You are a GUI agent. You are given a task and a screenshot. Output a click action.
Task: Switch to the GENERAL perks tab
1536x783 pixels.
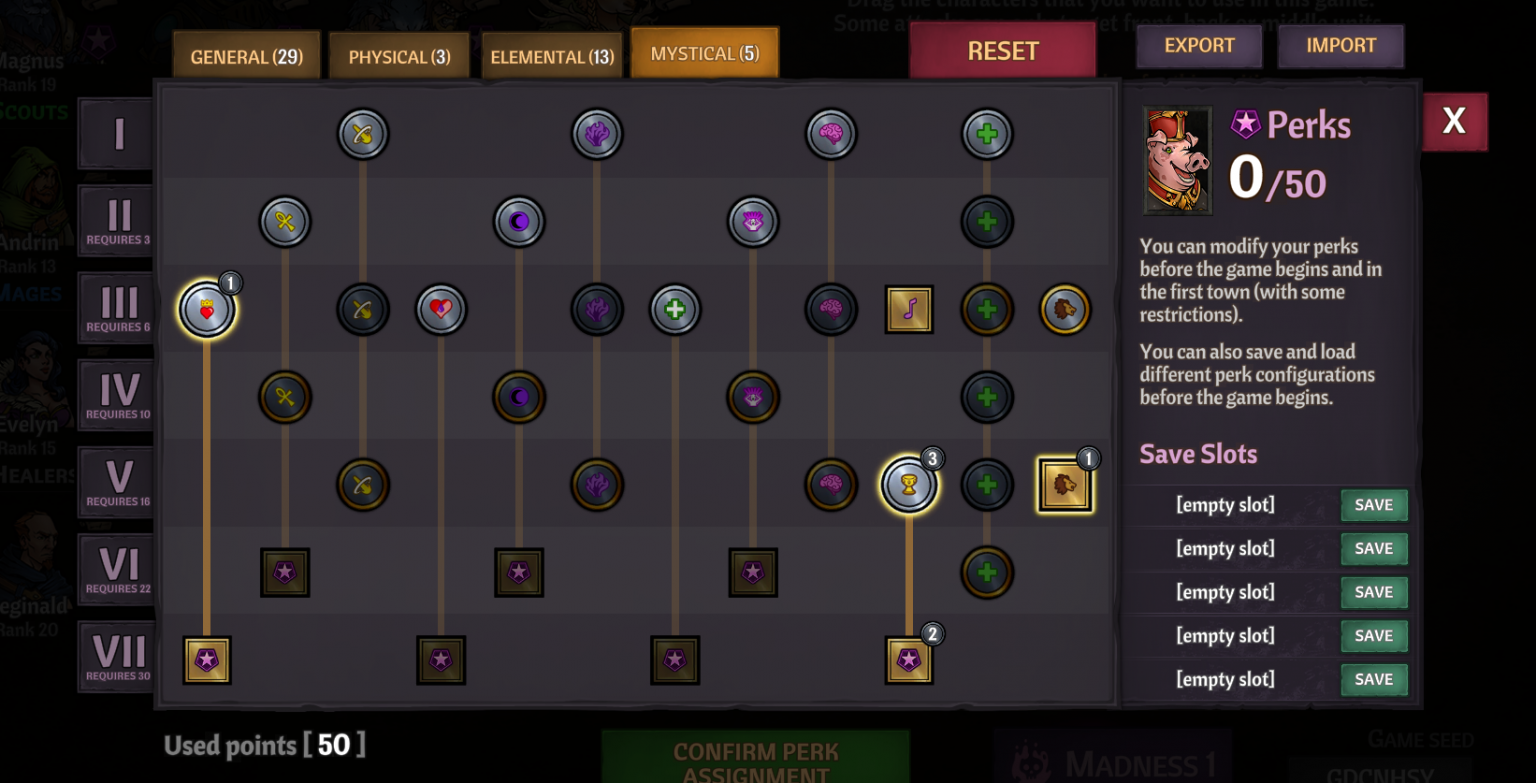(246, 56)
